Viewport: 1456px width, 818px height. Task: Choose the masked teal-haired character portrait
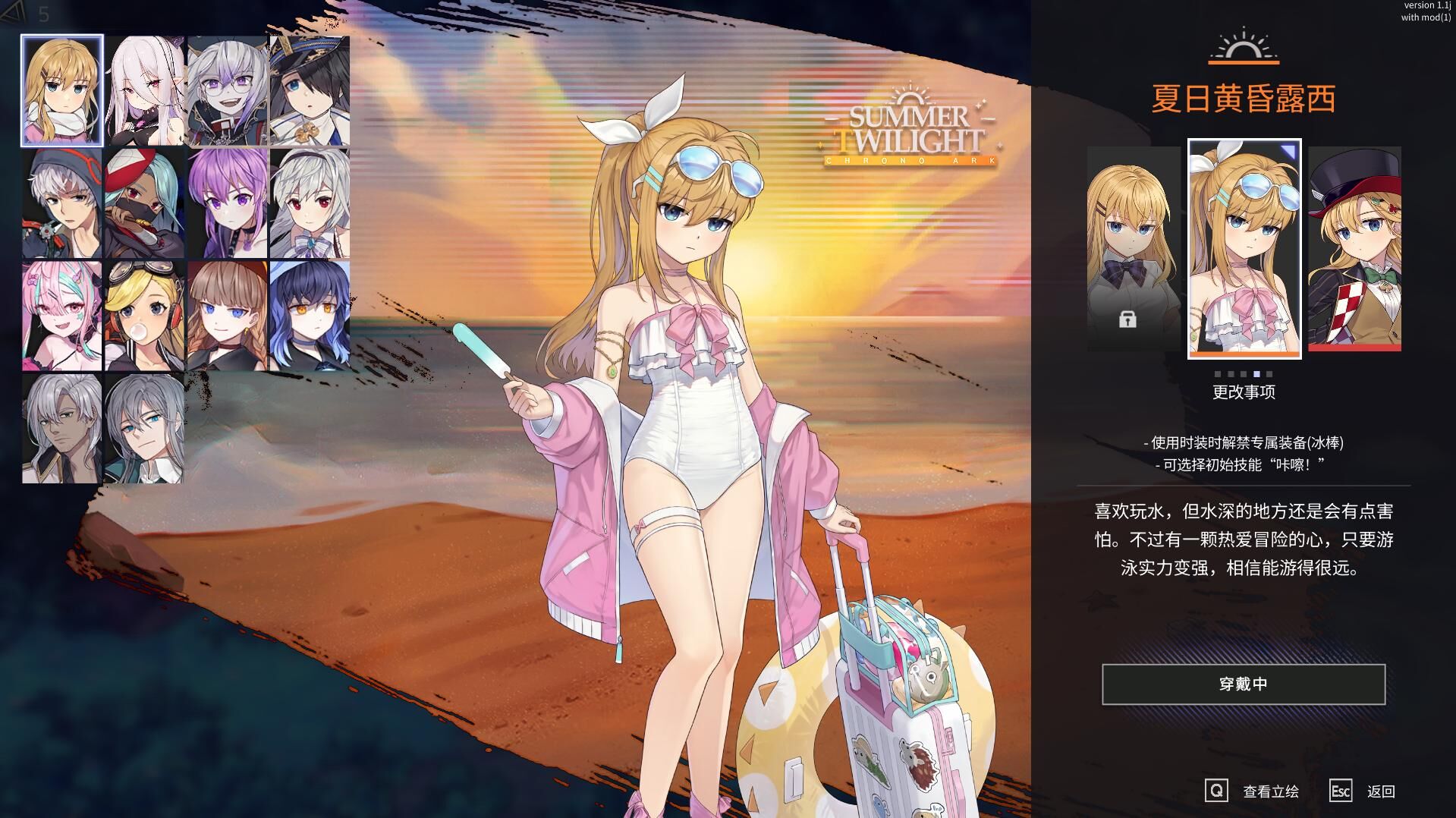click(x=144, y=203)
